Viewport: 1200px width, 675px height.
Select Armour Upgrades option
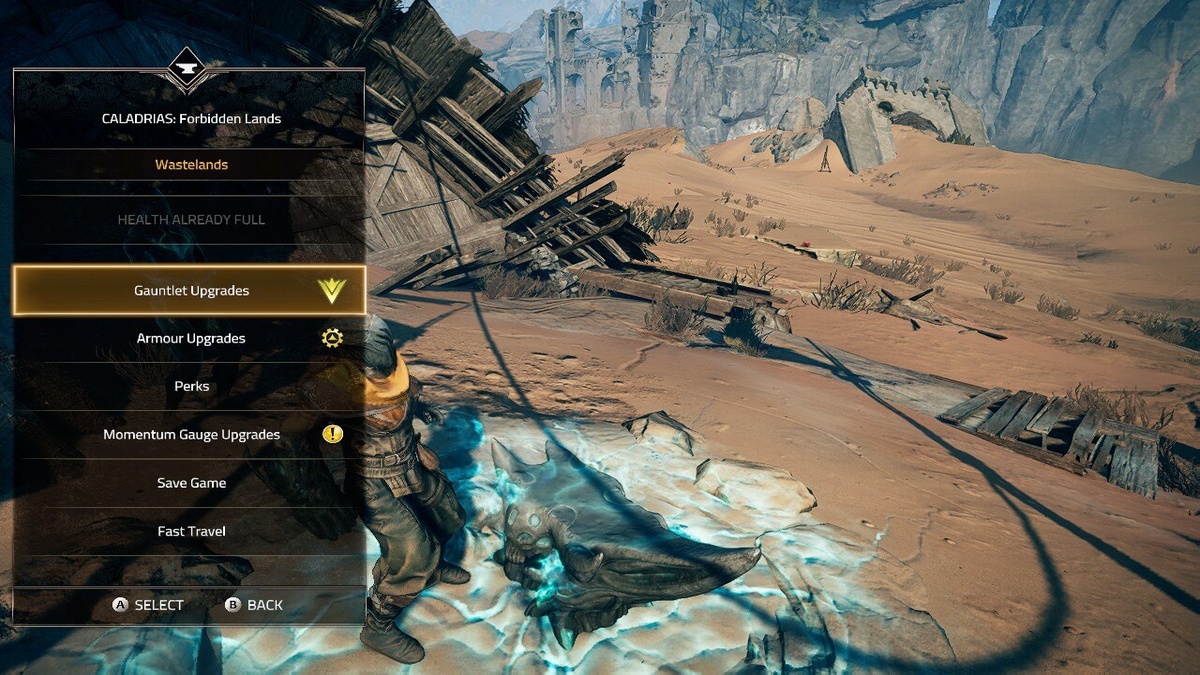(x=191, y=339)
